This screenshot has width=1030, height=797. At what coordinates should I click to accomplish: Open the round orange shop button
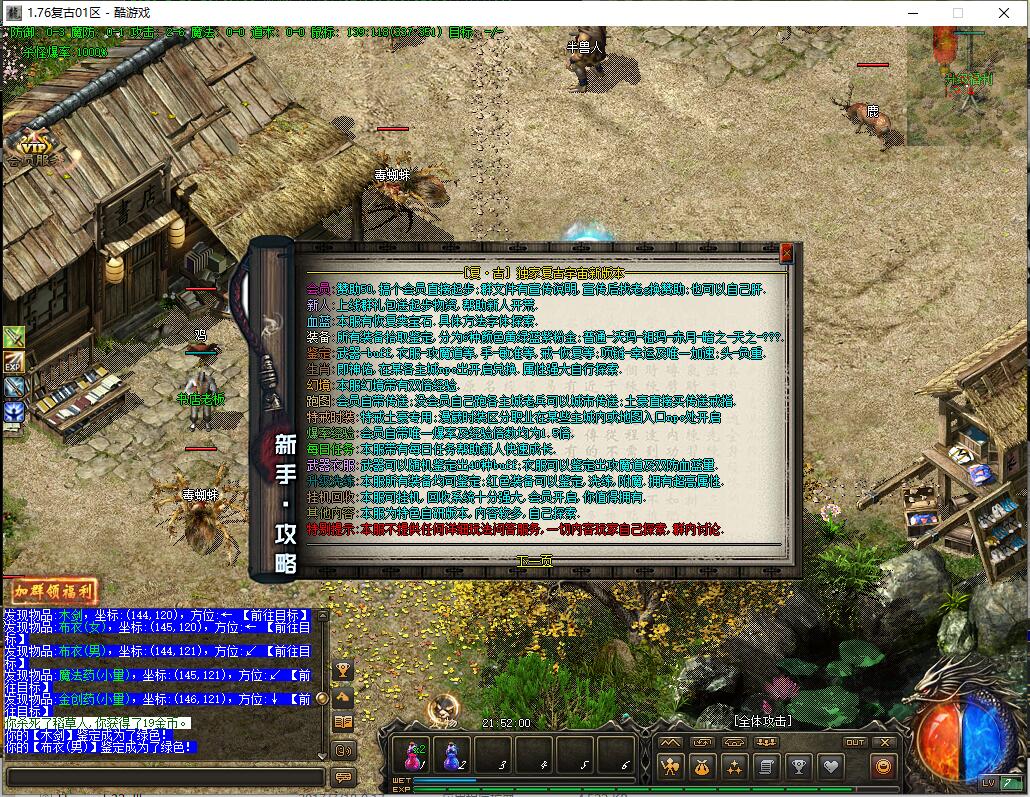[x=883, y=767]
